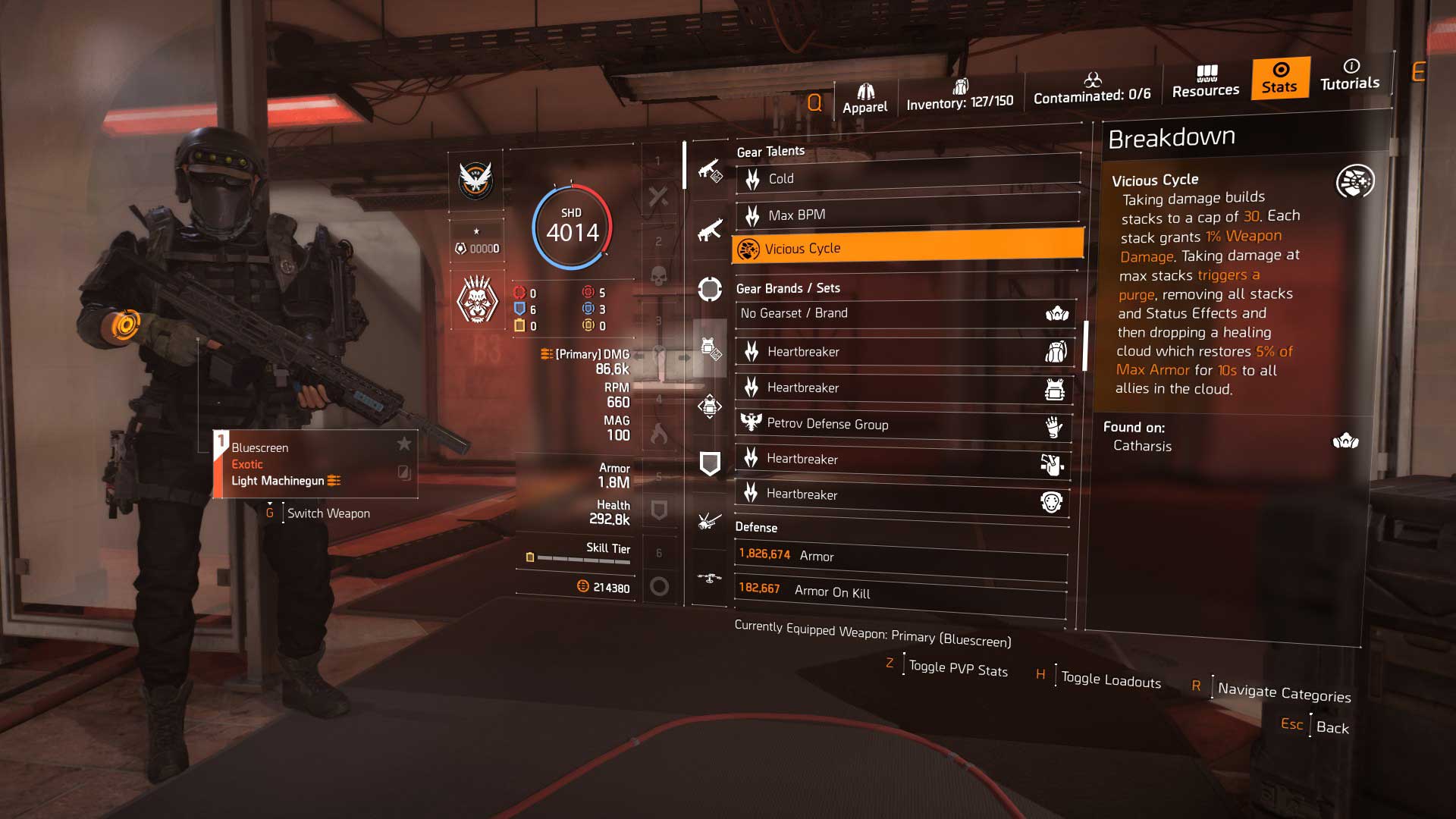Select the shield category icon in sidebar
Image resolution: width=1456 pixels, height=819 pixels.
710,463
